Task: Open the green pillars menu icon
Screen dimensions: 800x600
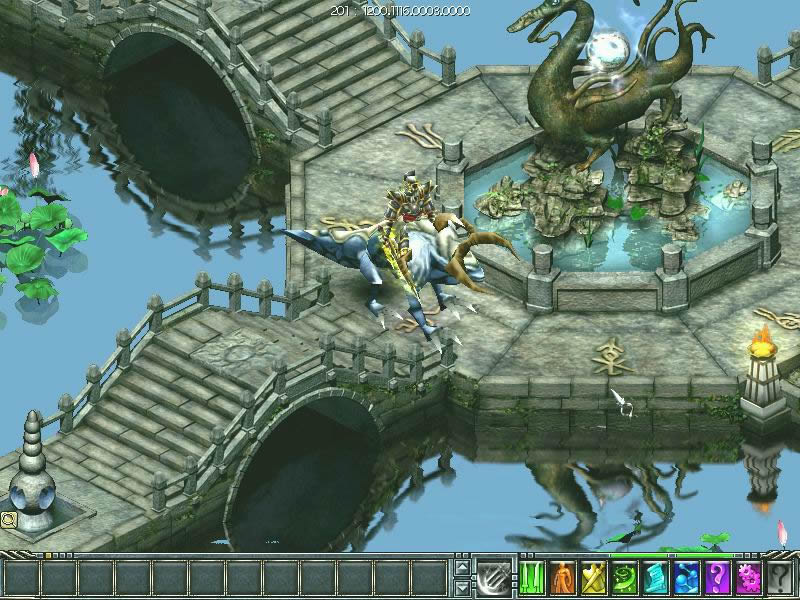Action: (531, 578)
